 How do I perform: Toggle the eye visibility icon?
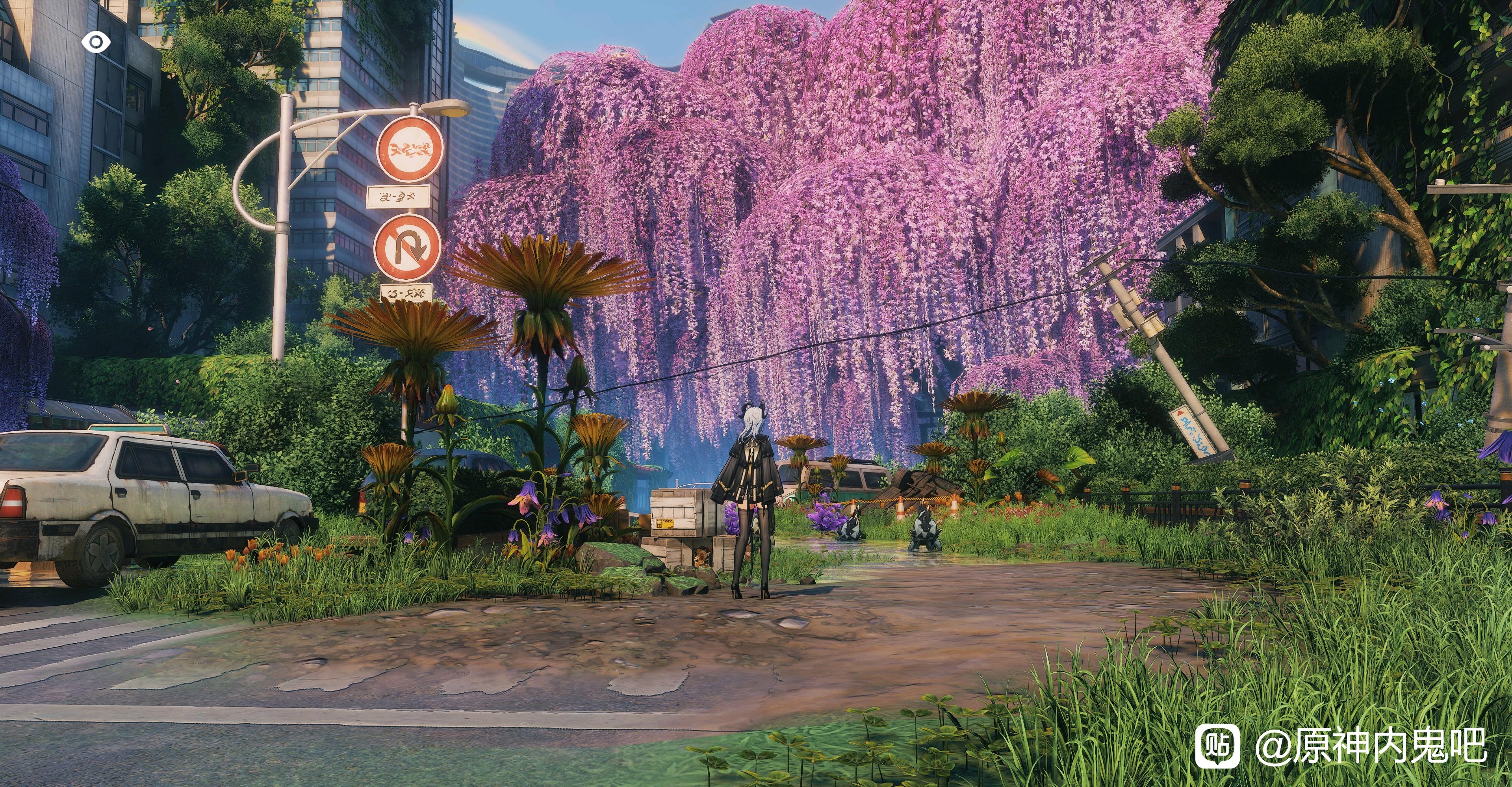pyautogui.click(x=96, y=42)
